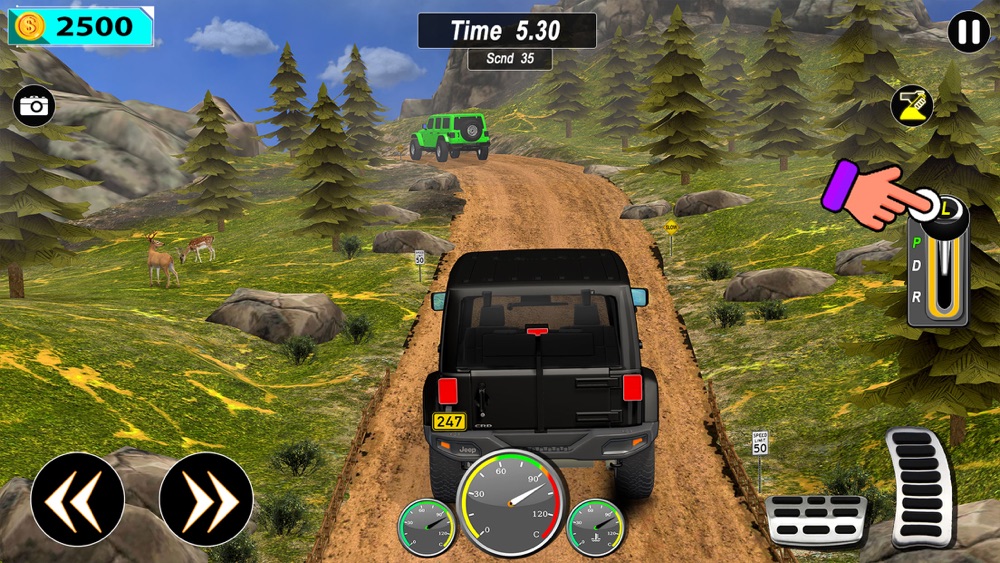Shift the gear lever to R
Screen dimensions: 1000x563
[x=916, y=295]
